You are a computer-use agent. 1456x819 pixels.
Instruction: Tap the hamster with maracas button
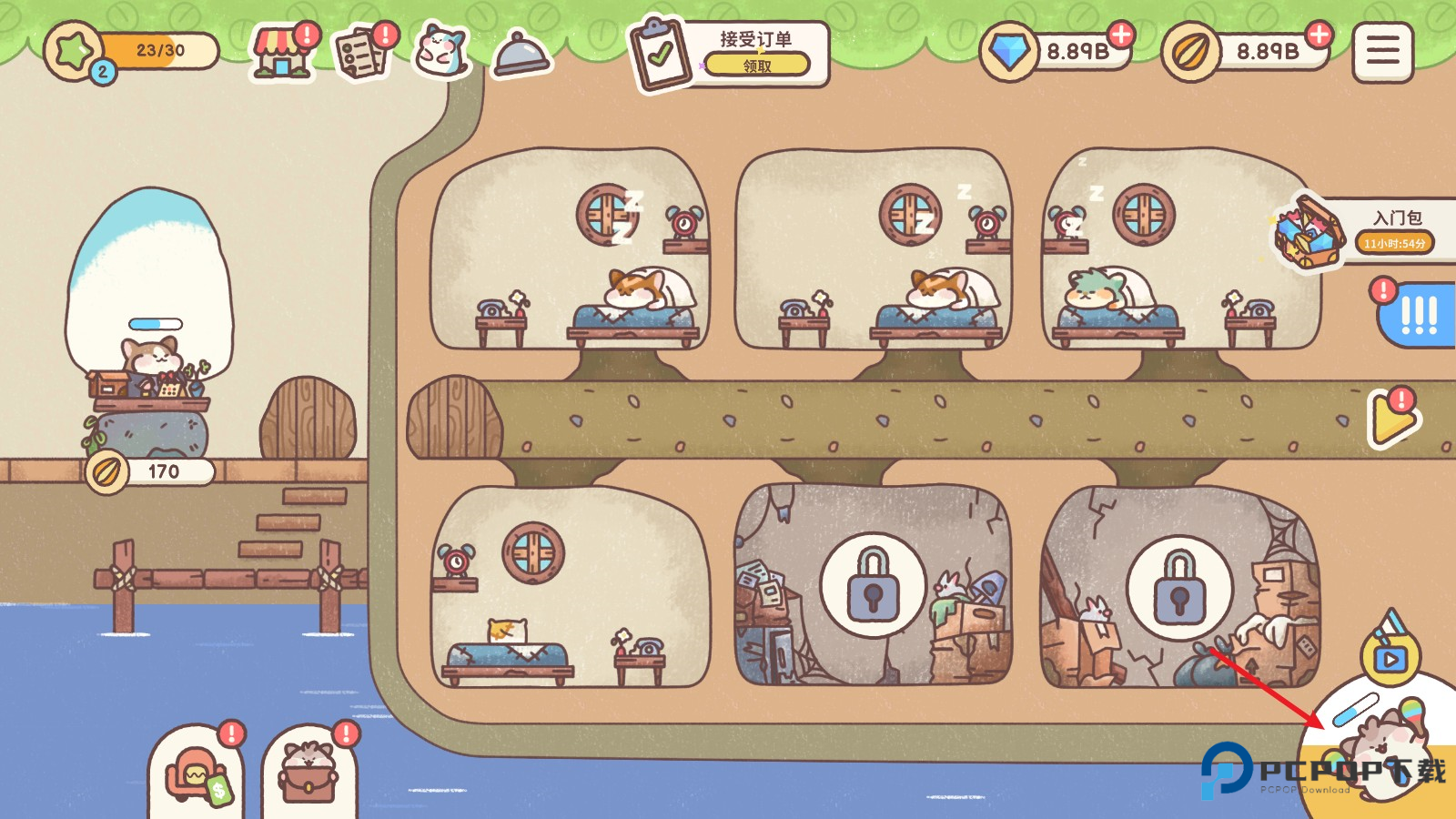(1390, 742)
